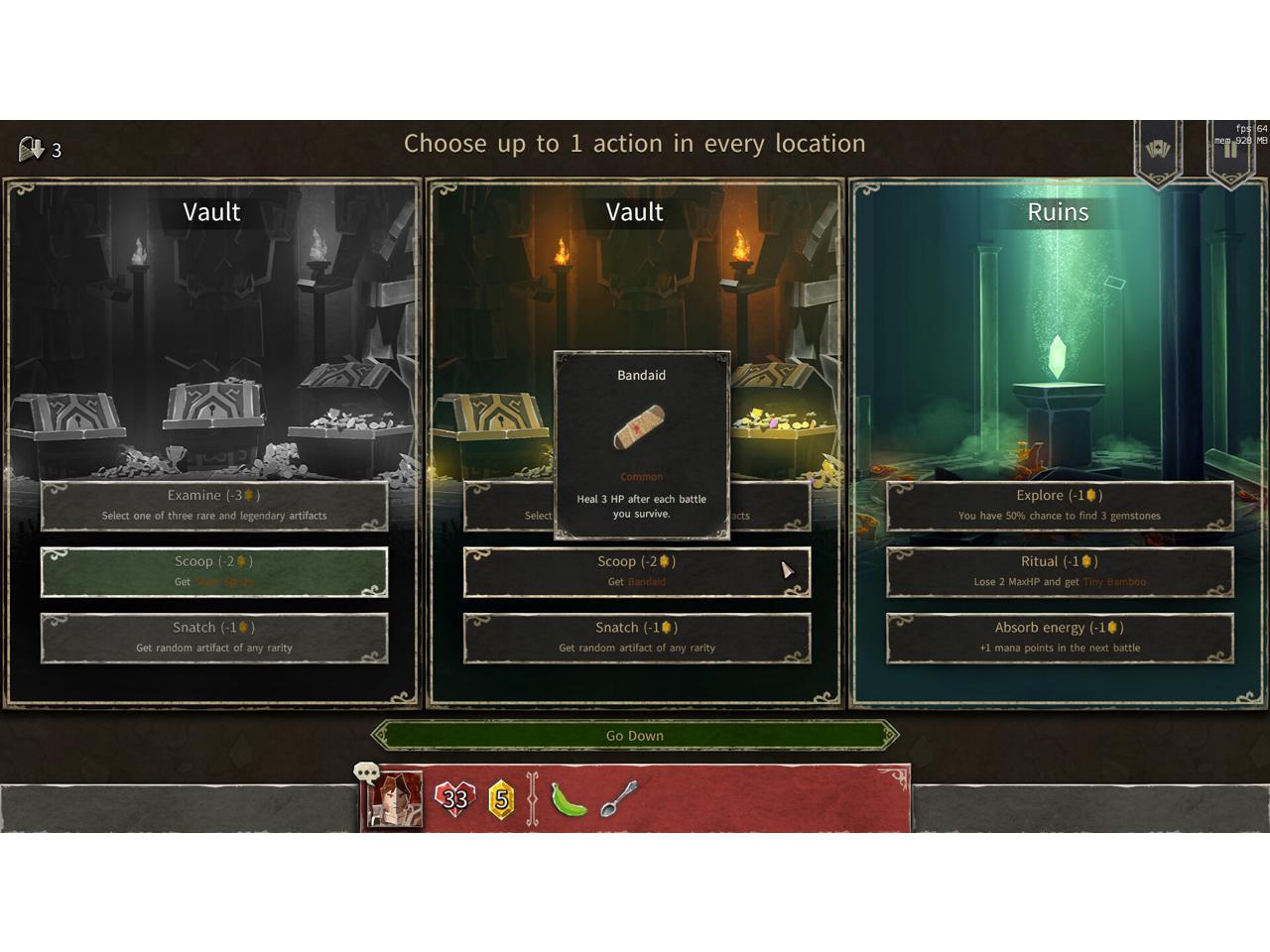
Task: Click the red-haired hero portrait
Action: point(394,799)
